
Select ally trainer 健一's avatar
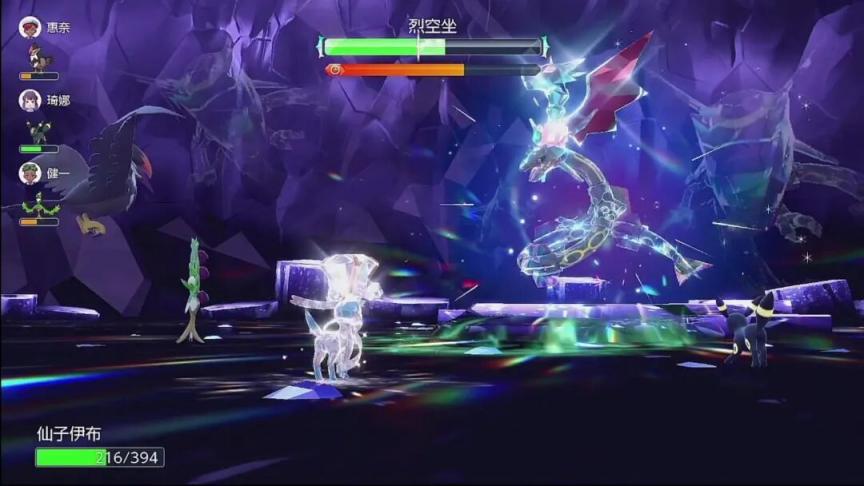[29, 173]
